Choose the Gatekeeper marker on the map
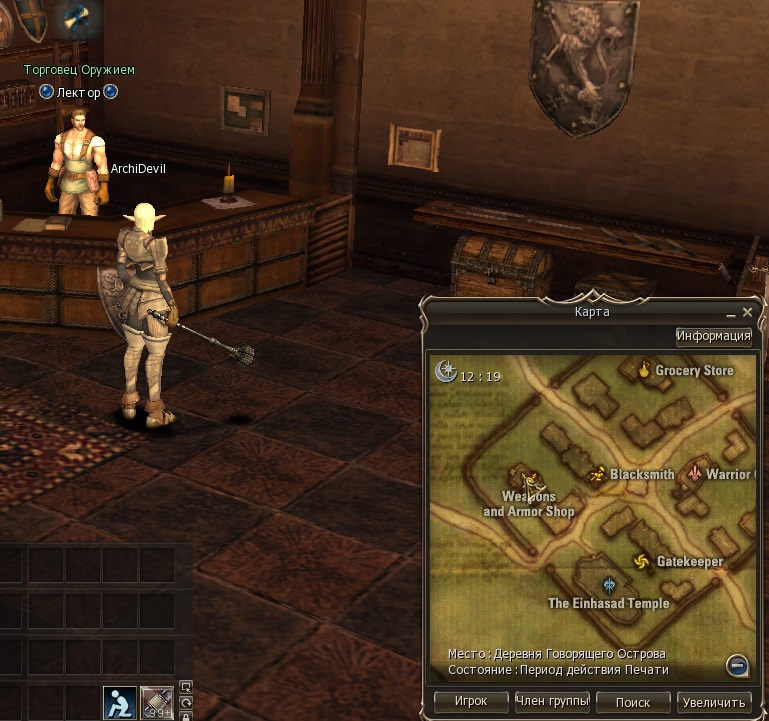Viewport: 769px width, 721px height. point(642,561)
